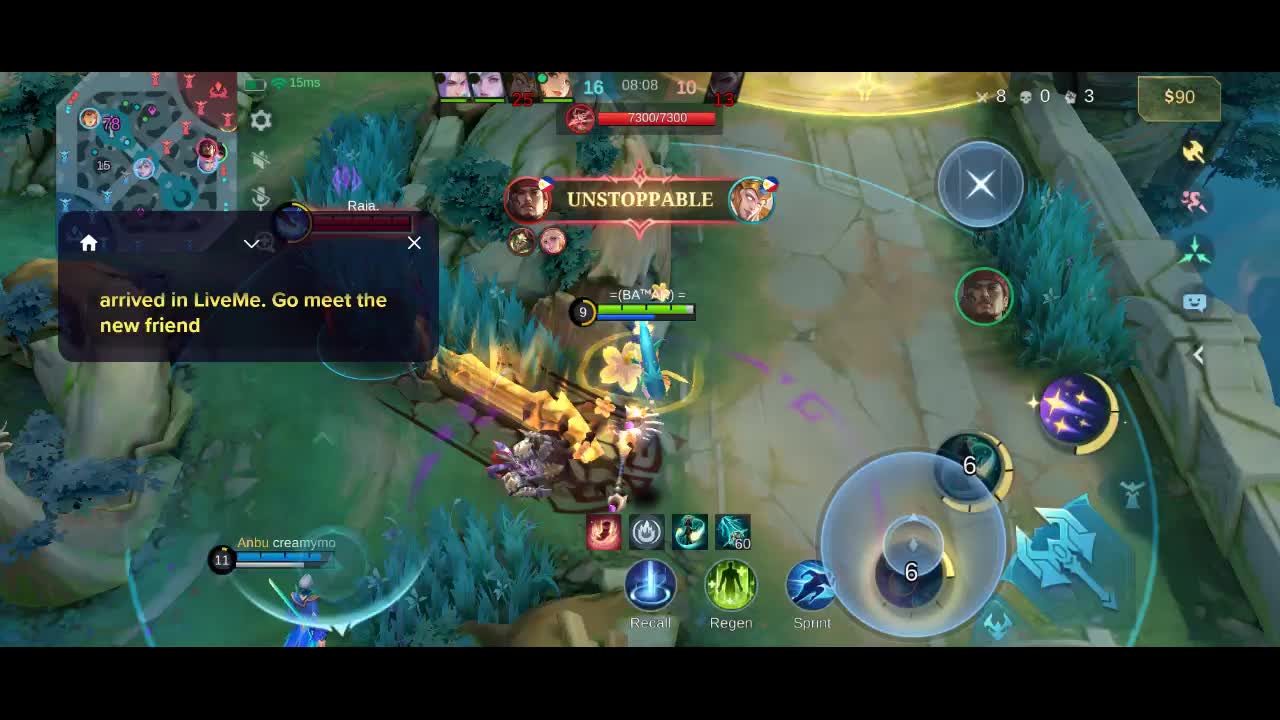Send the pink running retreat signal
The image size is (1280, 720).
pos(1193,201)
